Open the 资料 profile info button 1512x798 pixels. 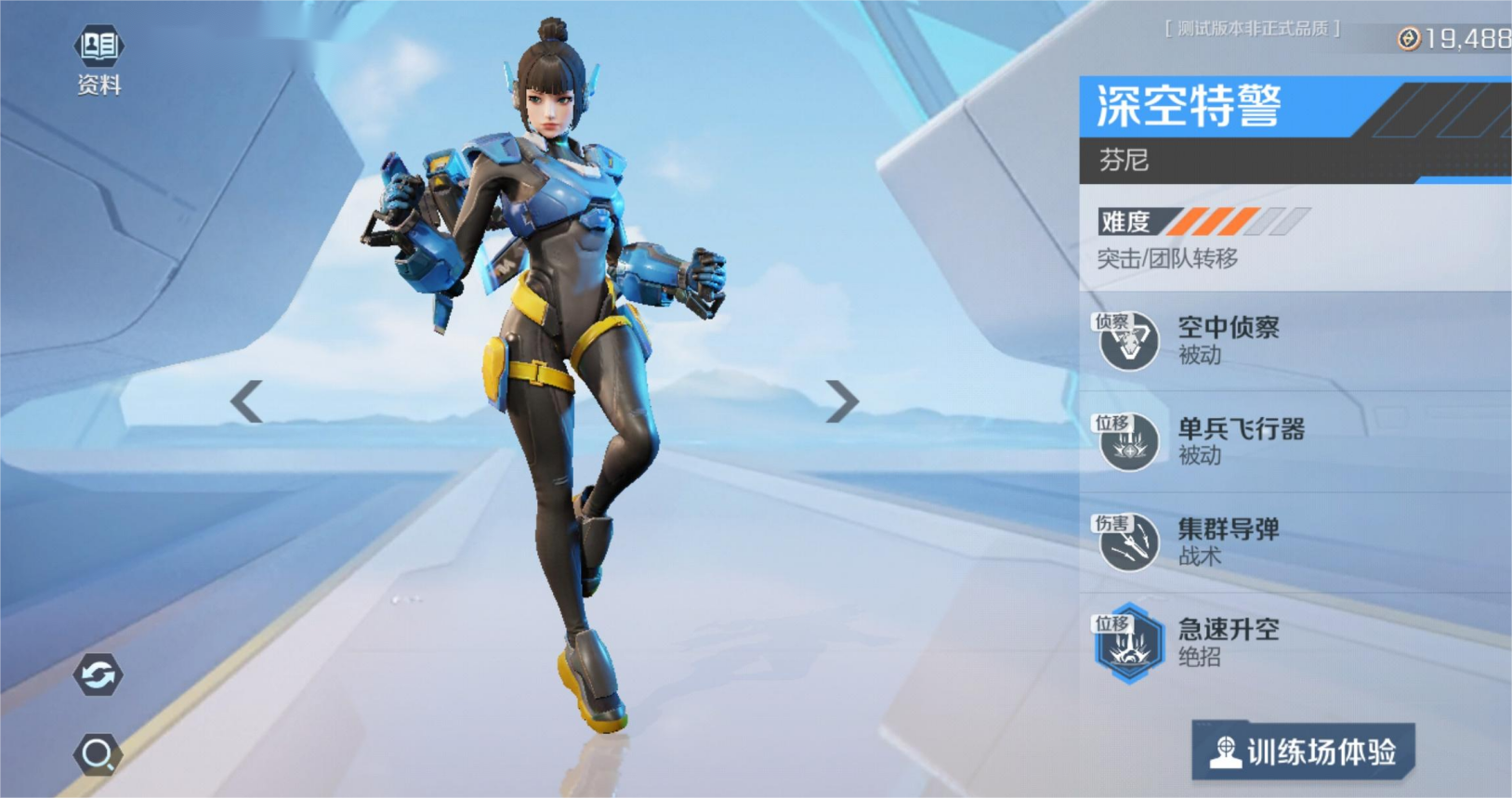99,58
